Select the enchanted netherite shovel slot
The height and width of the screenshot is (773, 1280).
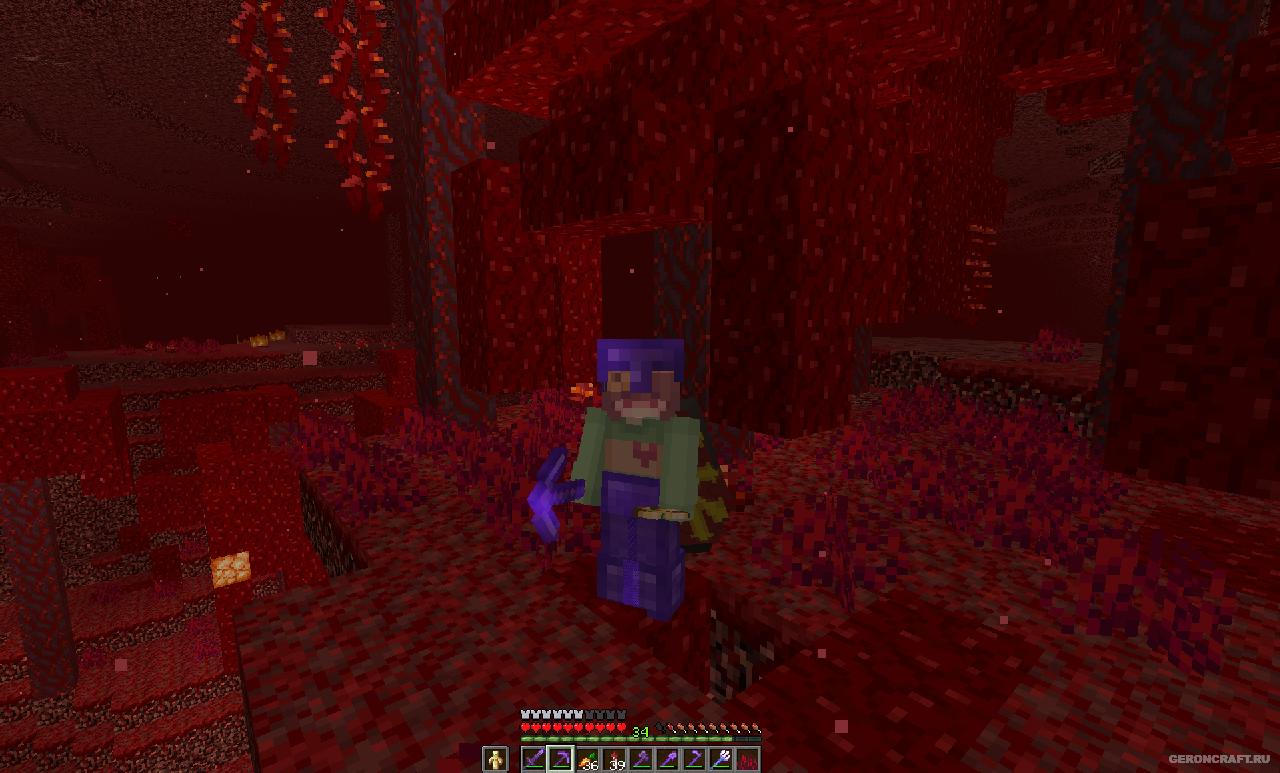(667, 760)
